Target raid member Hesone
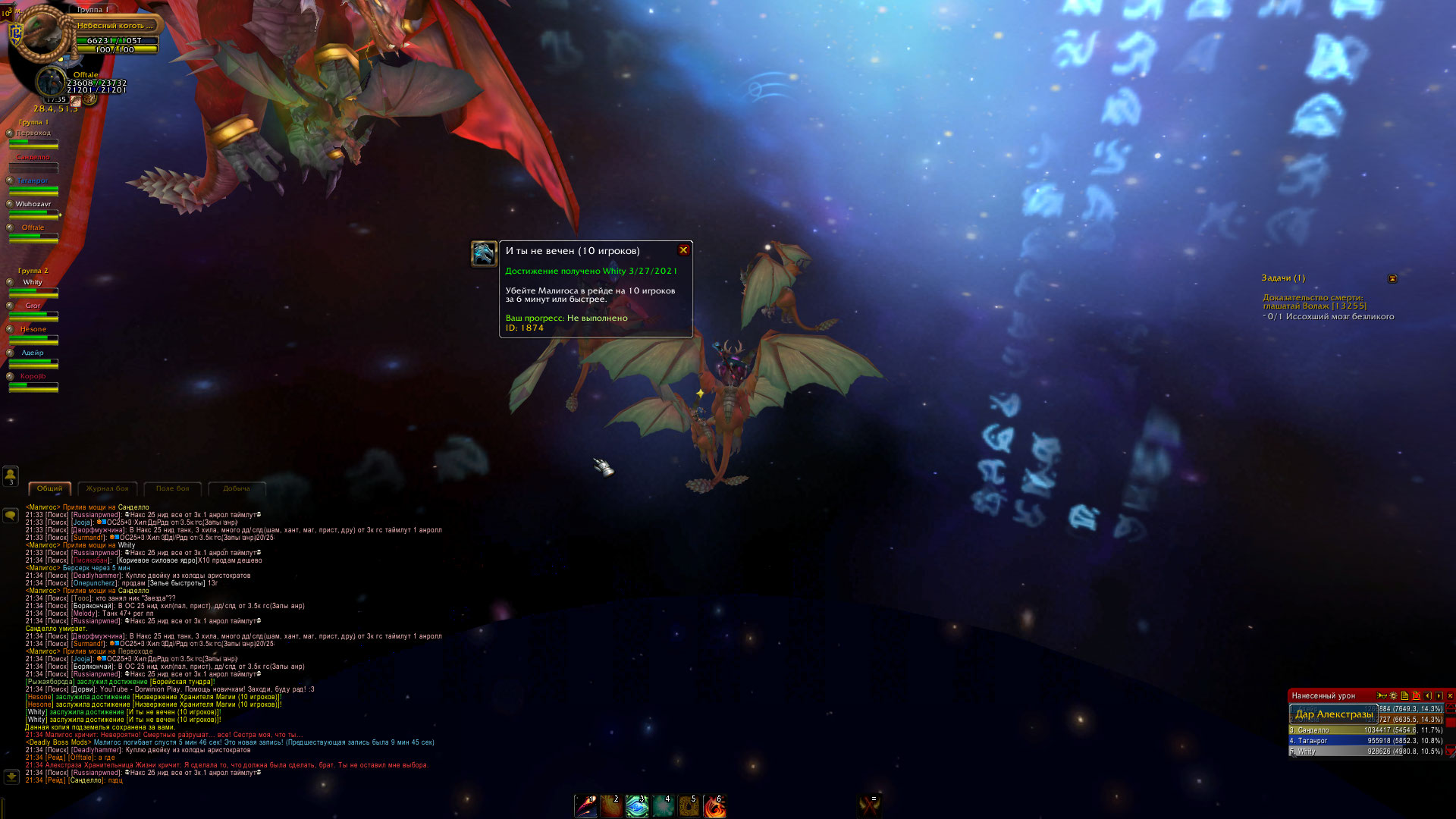Image resolution: width=1456 pixels, height=819 pixels. [x=33, y=334]
